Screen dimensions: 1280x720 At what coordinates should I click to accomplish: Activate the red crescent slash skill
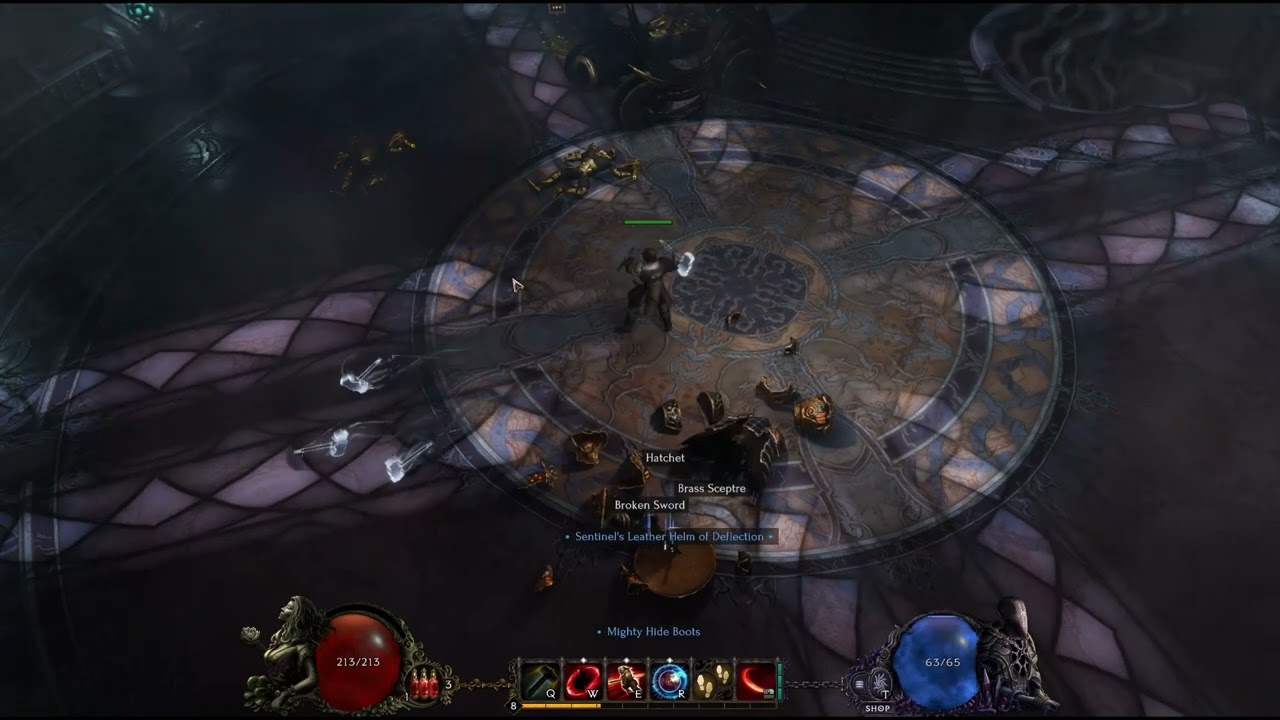point(755,682)
